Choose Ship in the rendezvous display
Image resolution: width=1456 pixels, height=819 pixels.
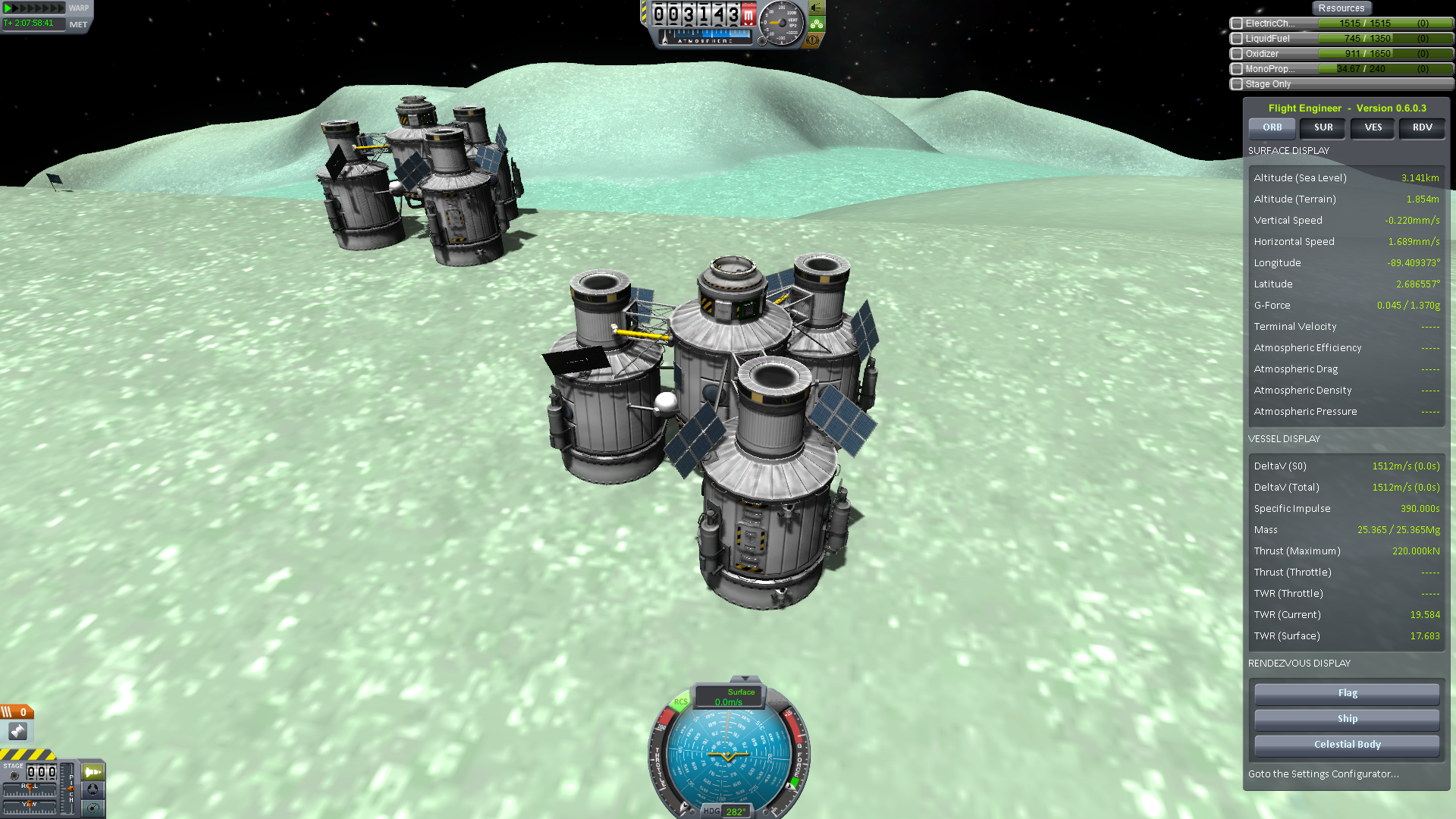click(1347, 719)
